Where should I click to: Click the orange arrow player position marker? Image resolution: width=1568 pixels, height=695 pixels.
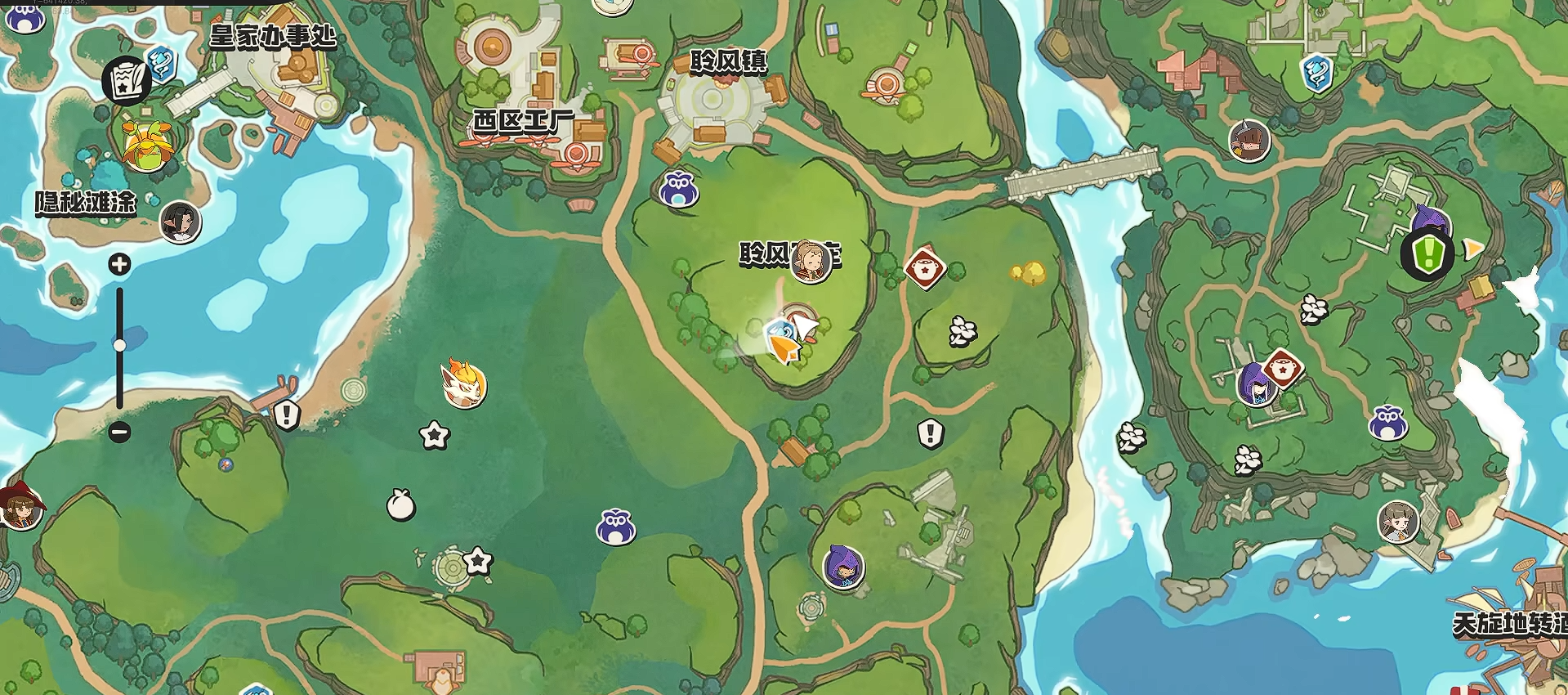coord(785,349)
